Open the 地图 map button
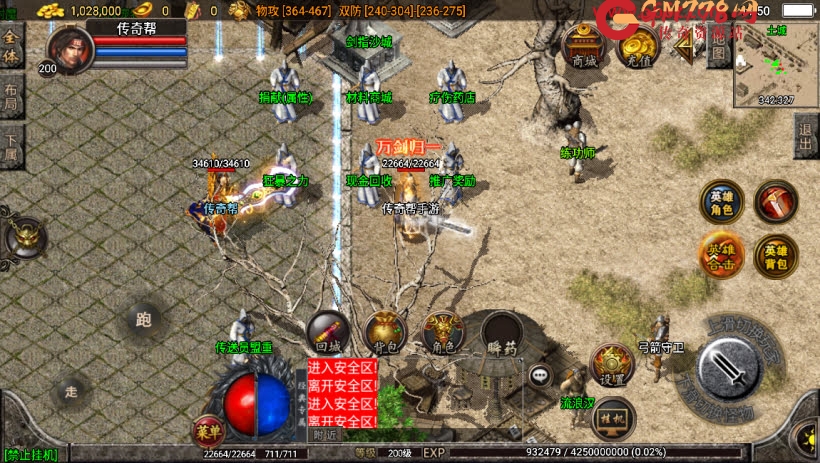The image size is (820, 463). [717, 50]
